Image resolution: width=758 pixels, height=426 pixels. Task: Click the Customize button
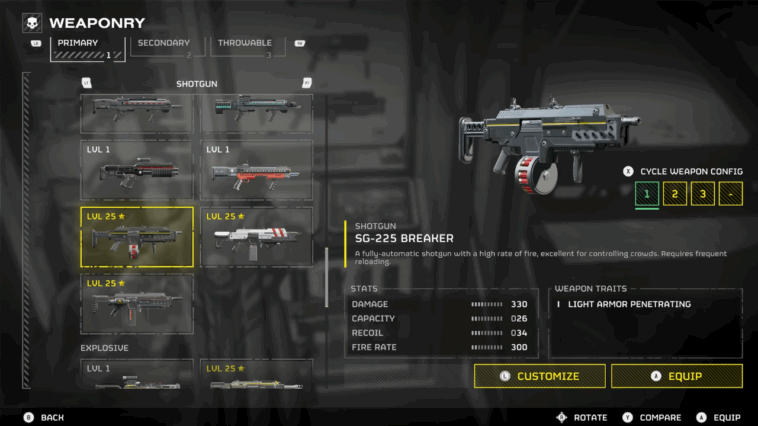coord(540,376)
